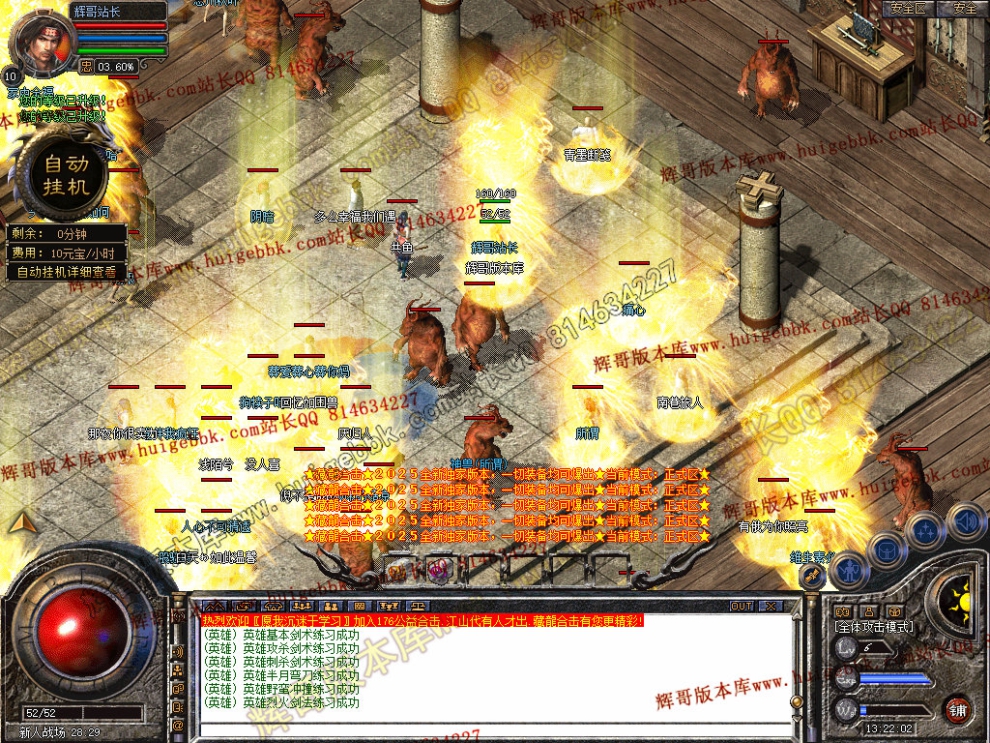990x743 pixels.
Task: Select the @ chat channel button
Action: (x=178, y=724)
